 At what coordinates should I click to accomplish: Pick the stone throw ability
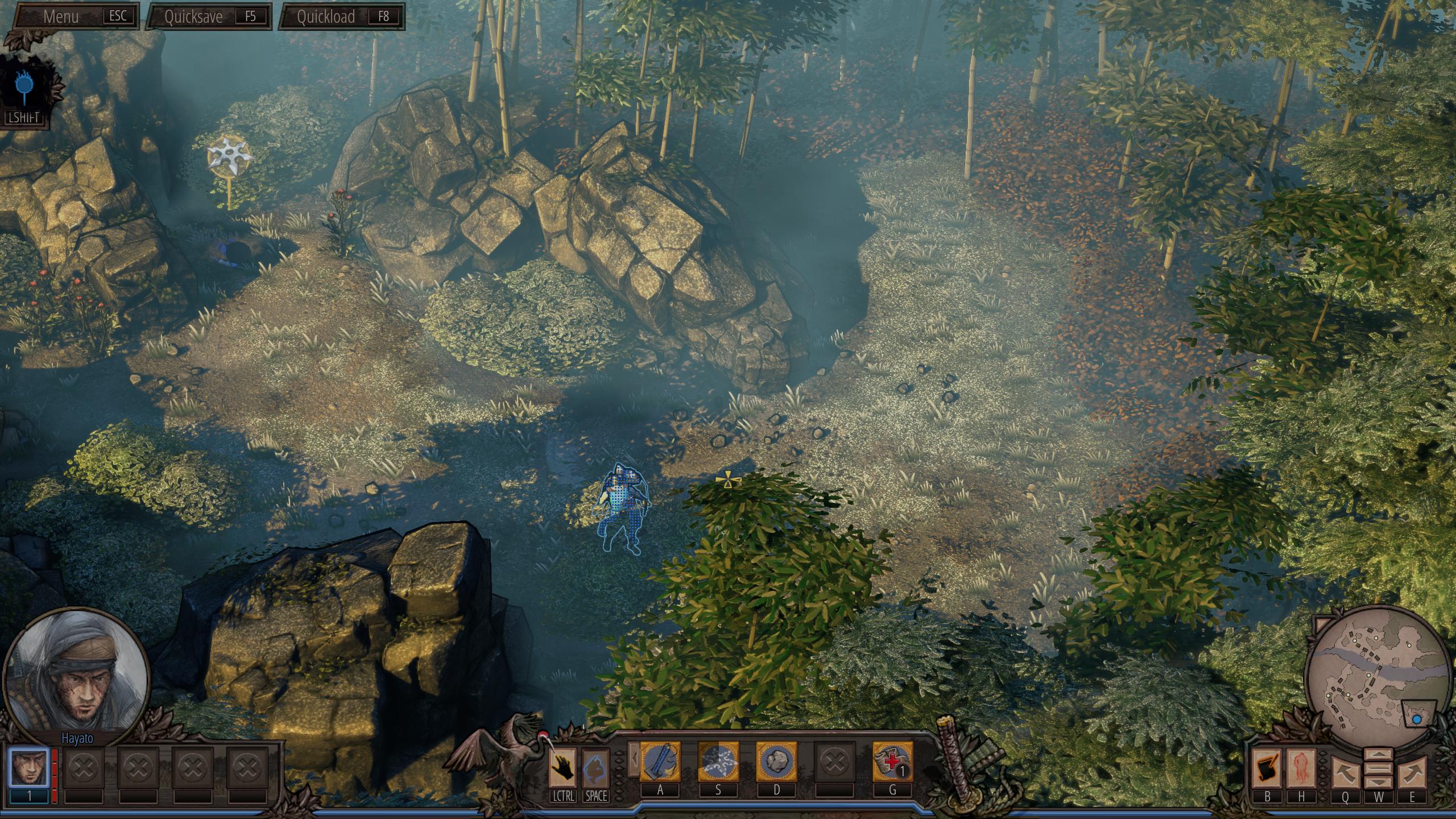coord(776,762)
